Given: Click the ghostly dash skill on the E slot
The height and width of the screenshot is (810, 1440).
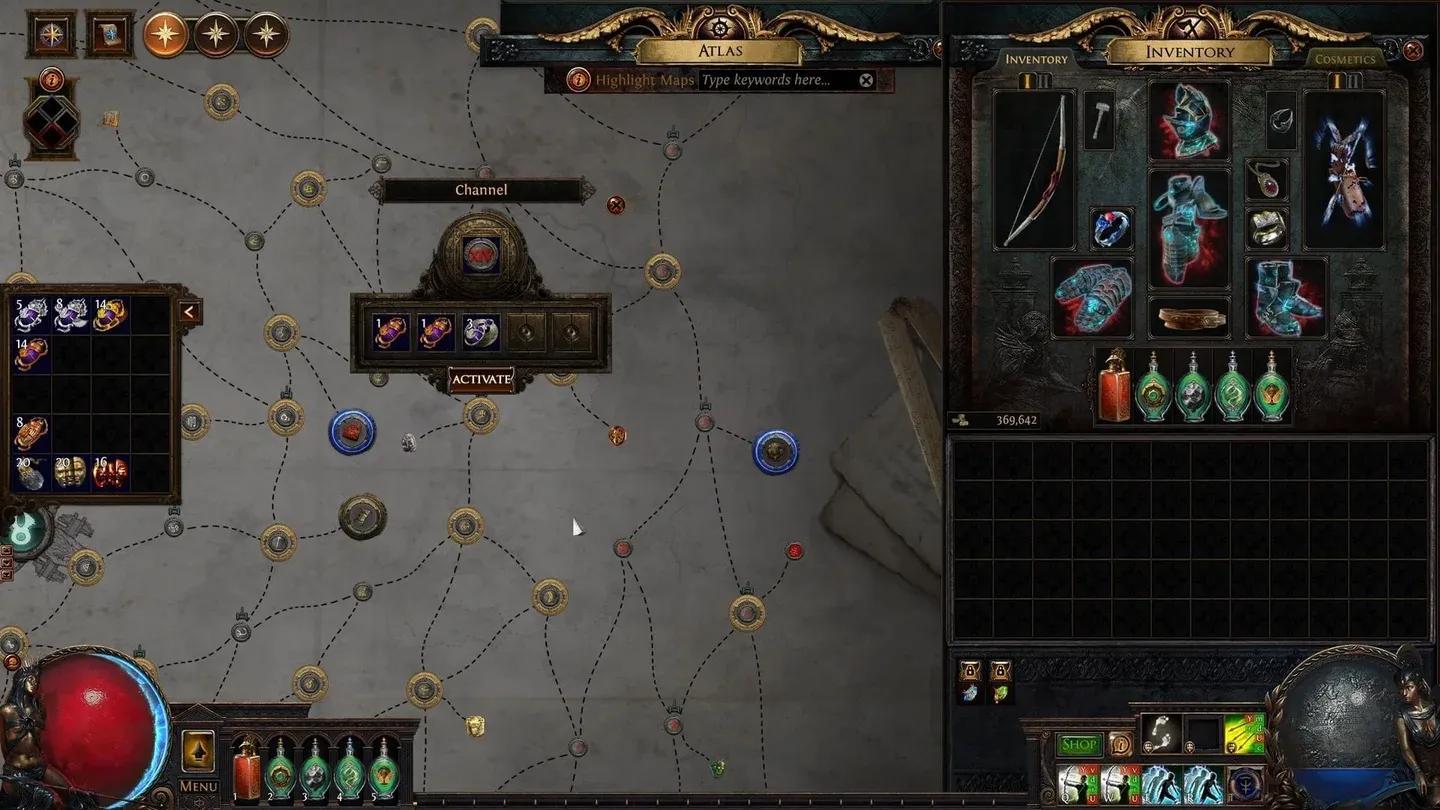Looking at the screenshot, I should click(1165, 783).
